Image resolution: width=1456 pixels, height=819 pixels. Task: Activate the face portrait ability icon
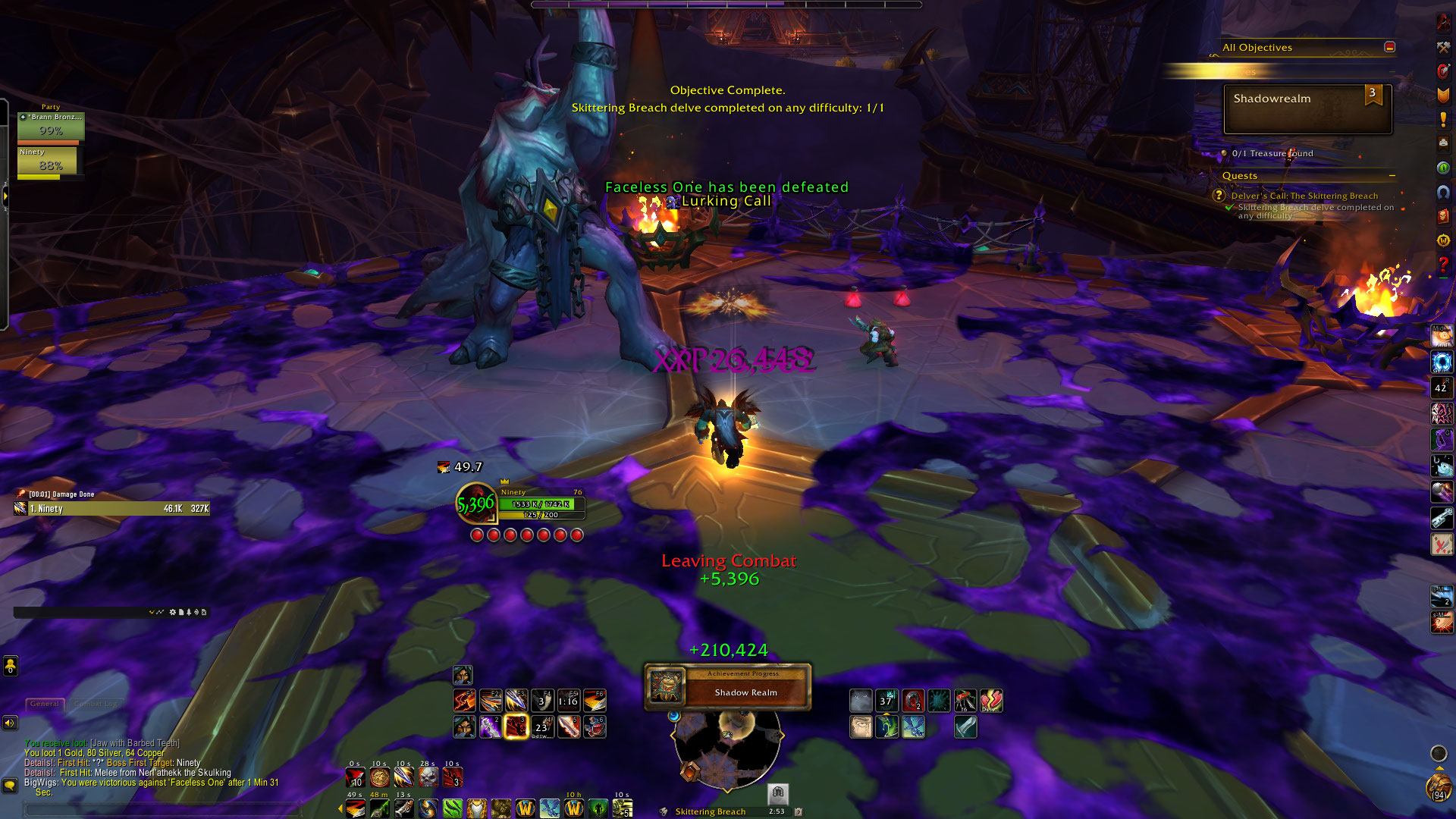point(861,727)
